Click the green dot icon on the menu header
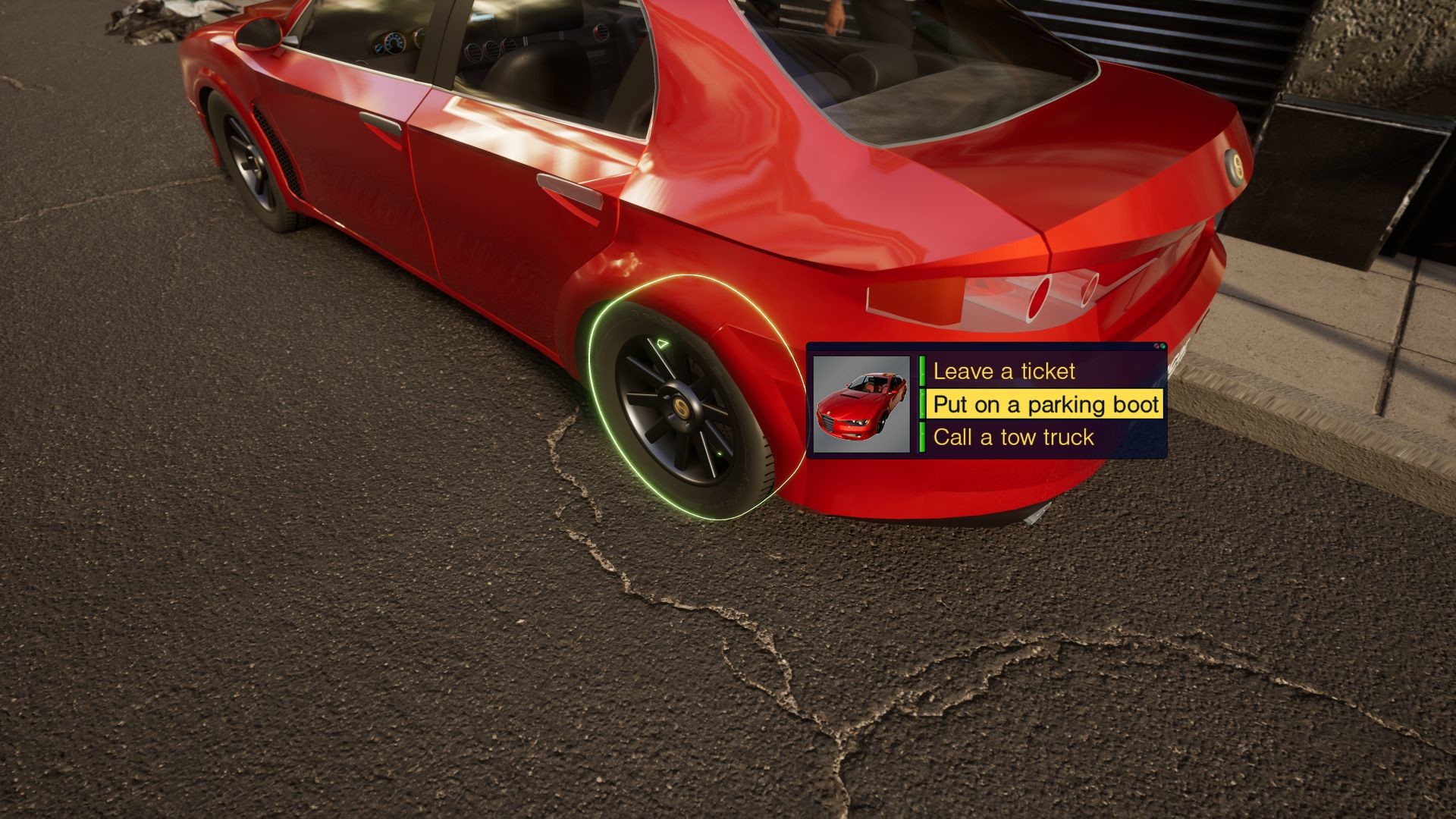Viewport: 1456px width, 819px height. click(1163, 347)
